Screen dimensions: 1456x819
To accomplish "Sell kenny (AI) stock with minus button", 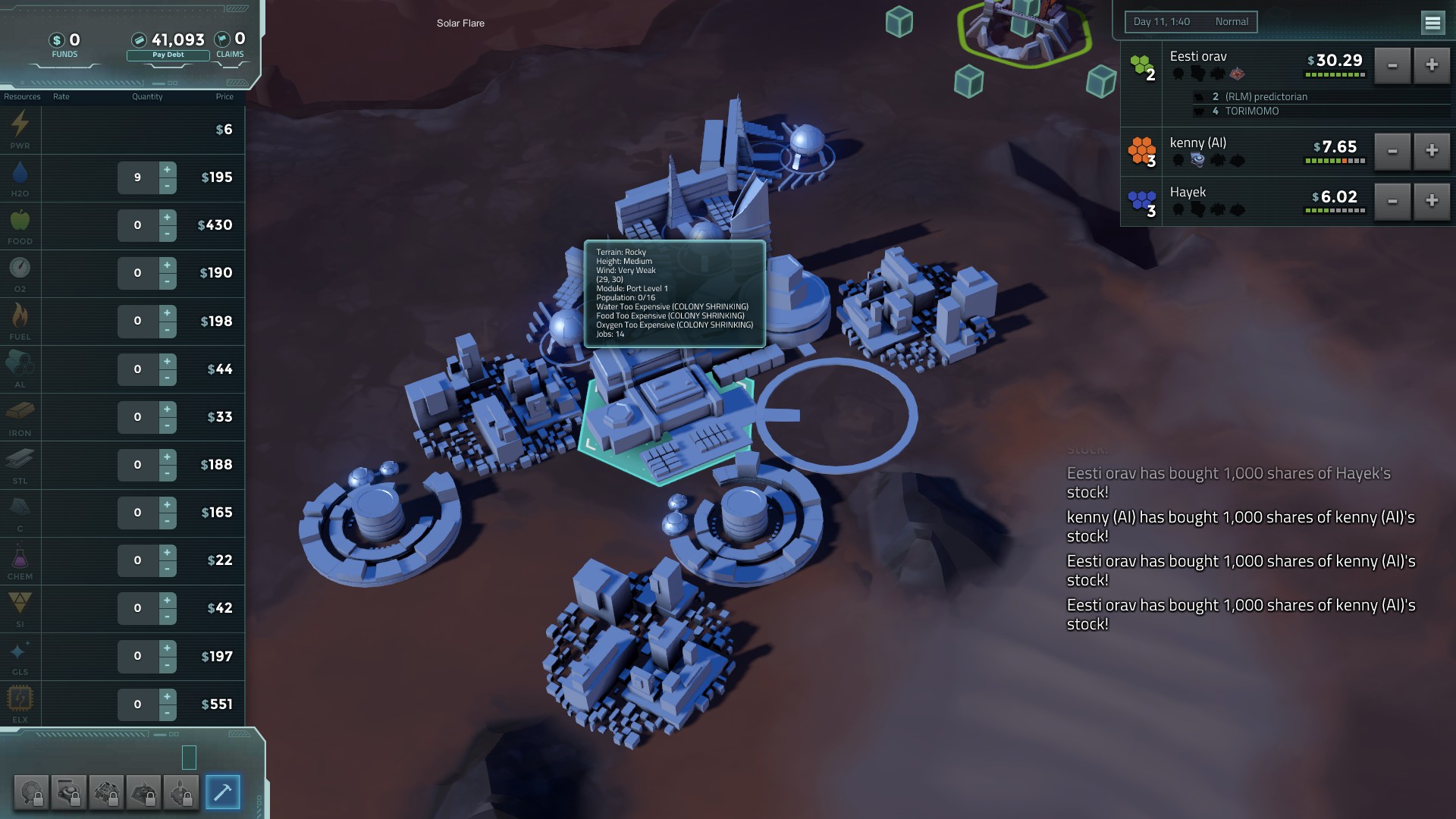I will pyautogui.click(x=1392, y=151).
